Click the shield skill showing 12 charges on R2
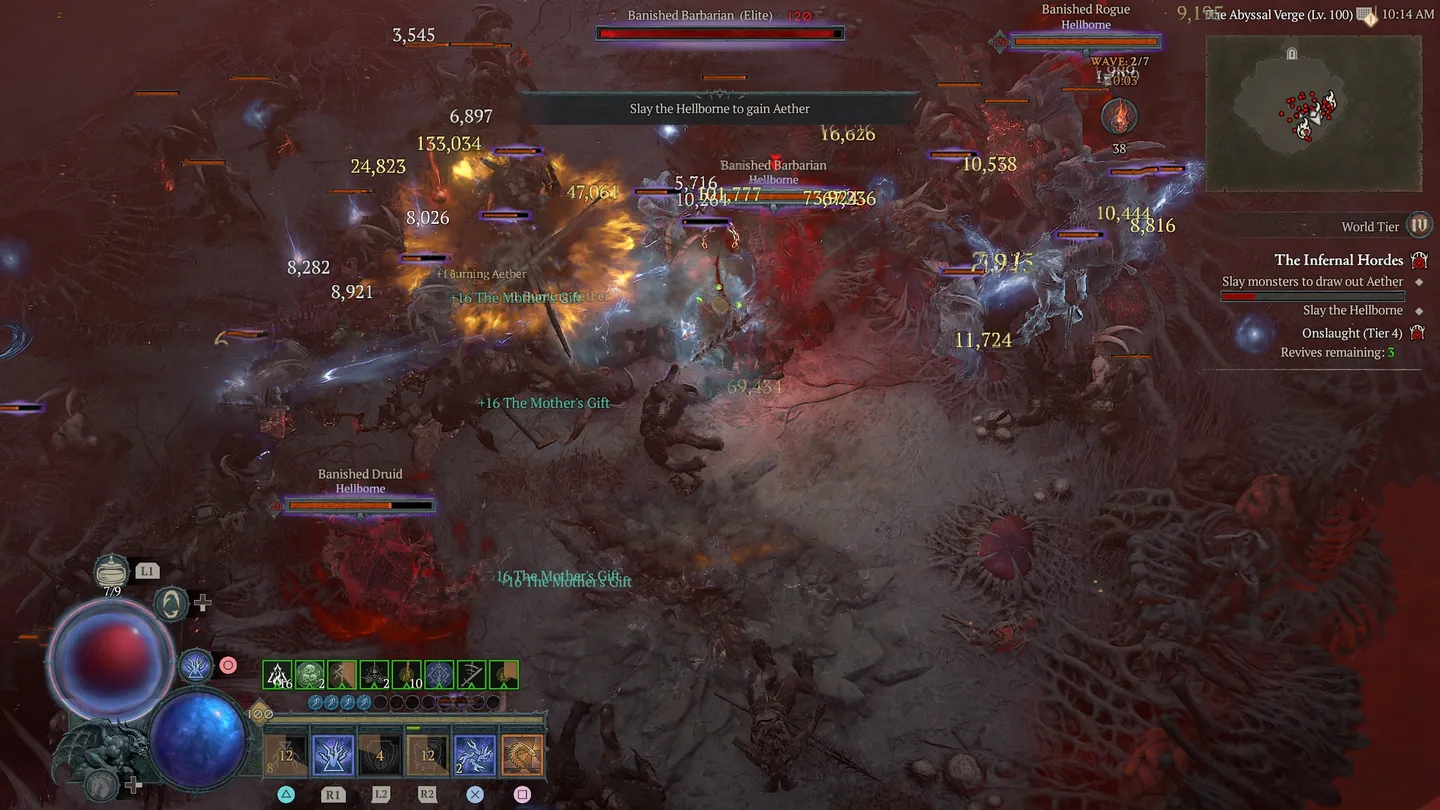This screenshot has height=810, width=1440. tap(427, 753)
